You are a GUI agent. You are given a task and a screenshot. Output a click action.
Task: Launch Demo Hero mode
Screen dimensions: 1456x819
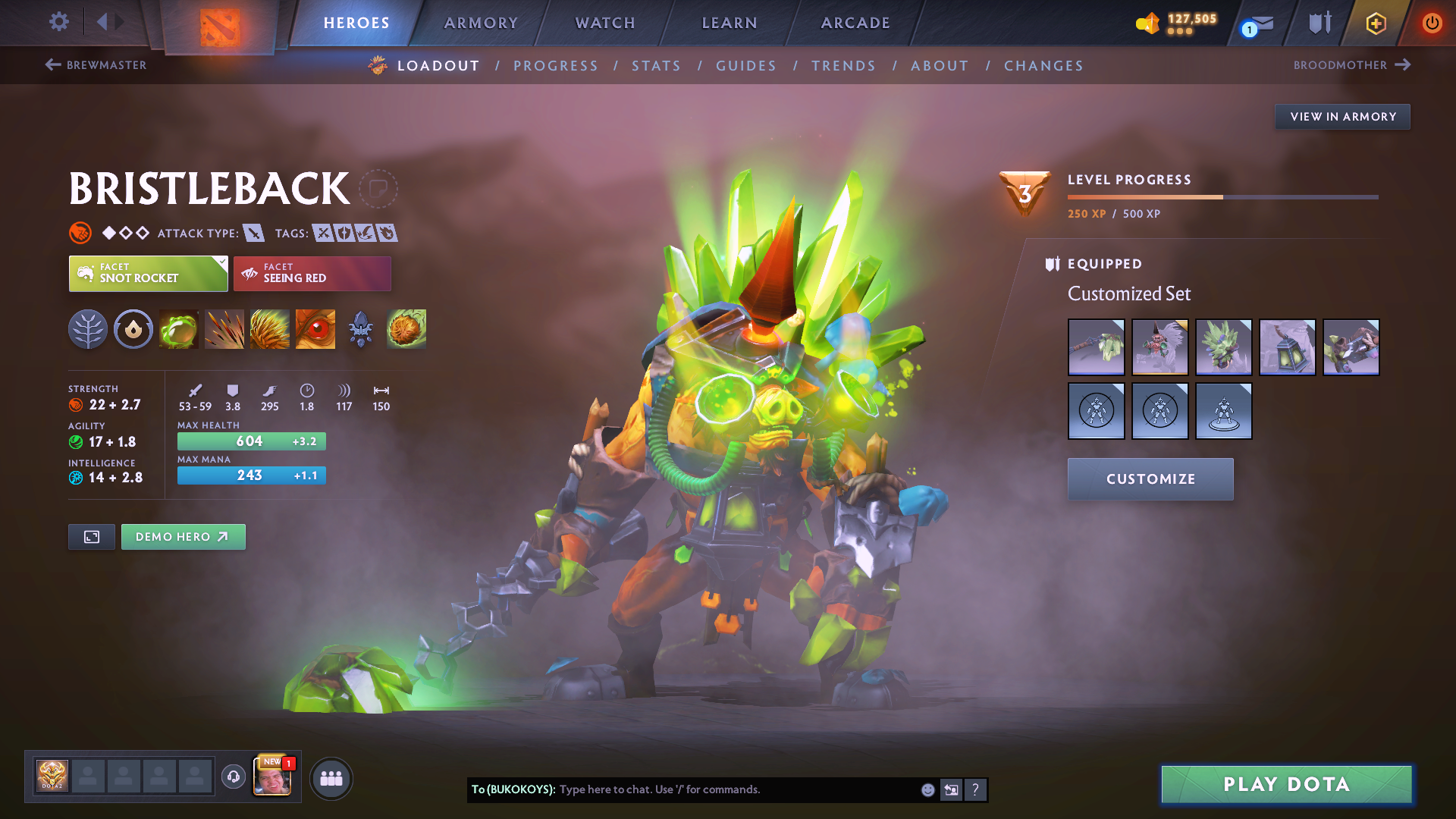coord(183,537)
